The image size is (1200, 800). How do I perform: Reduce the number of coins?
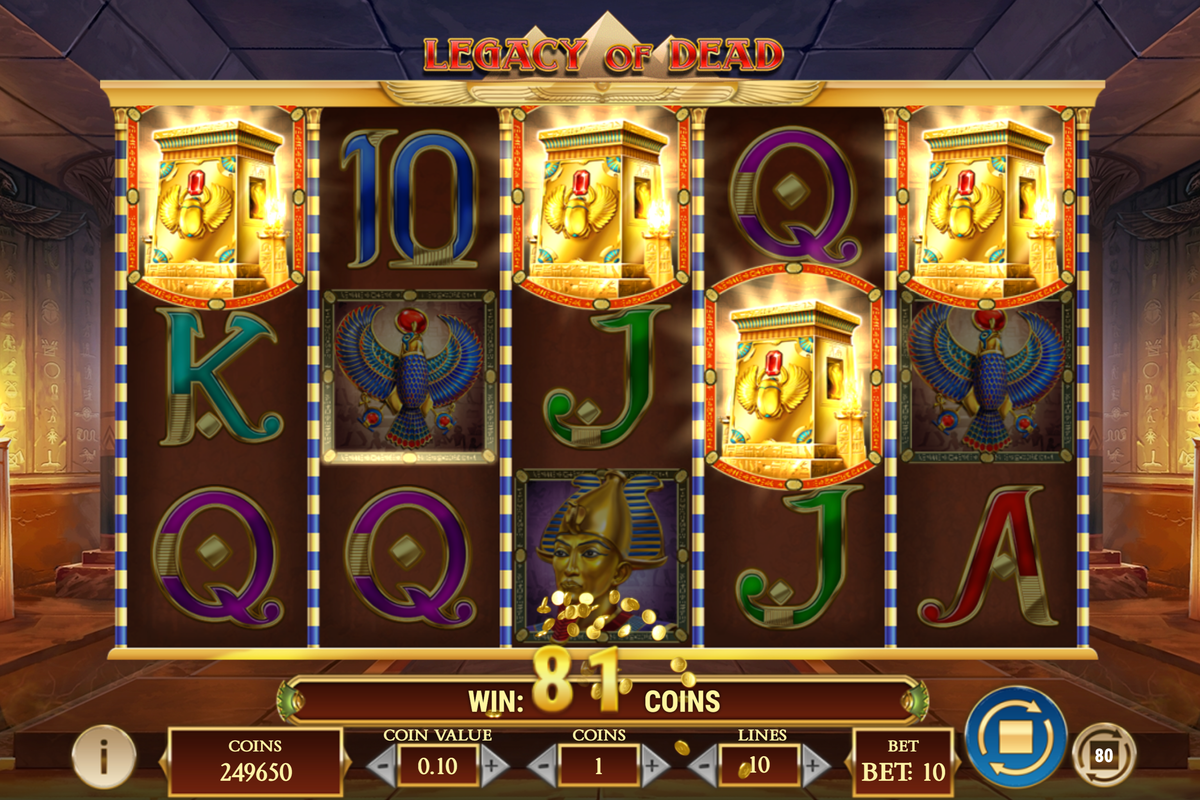(x=542, y=766)
